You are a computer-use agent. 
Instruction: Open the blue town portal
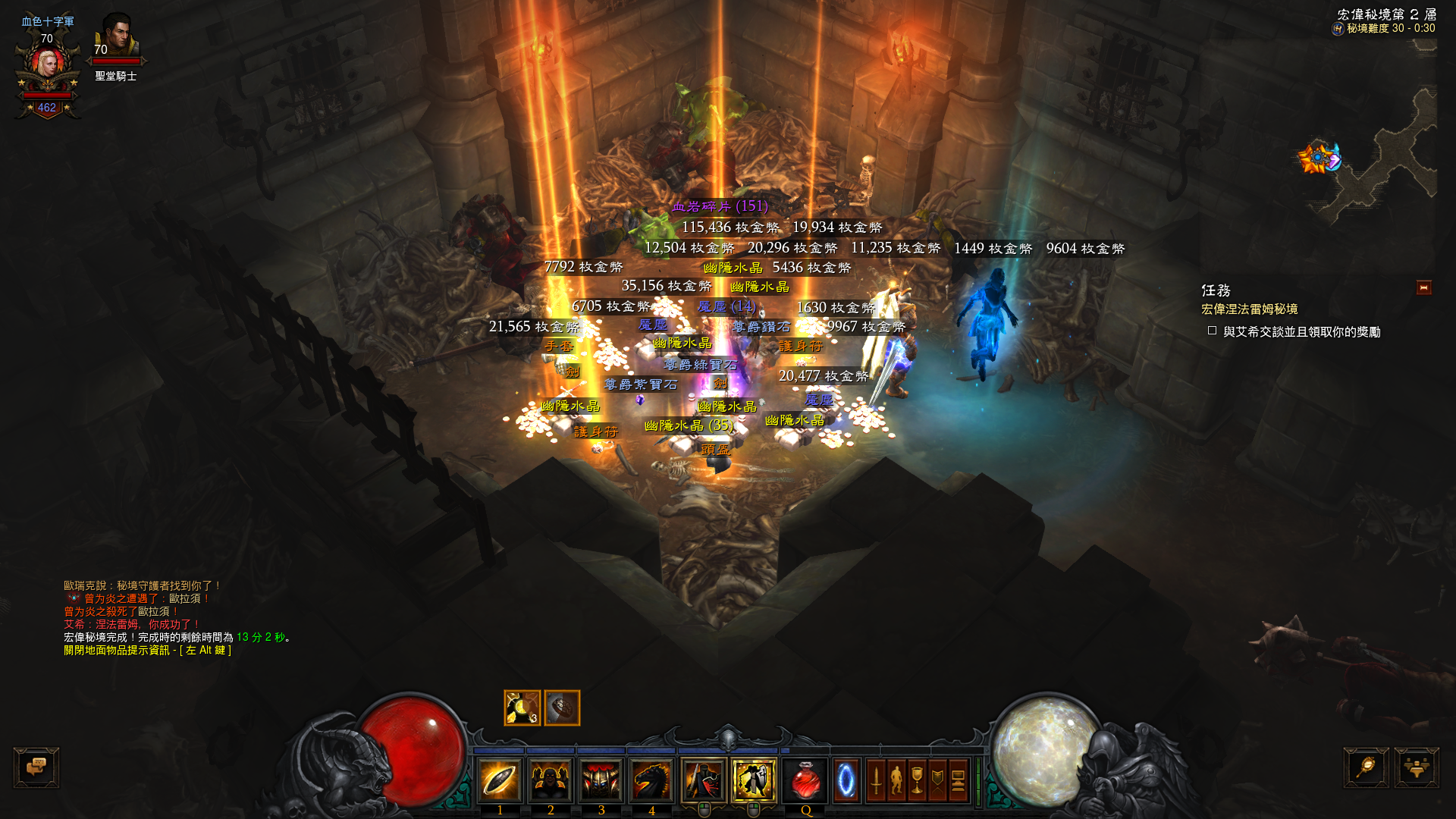tap(846, 780)
